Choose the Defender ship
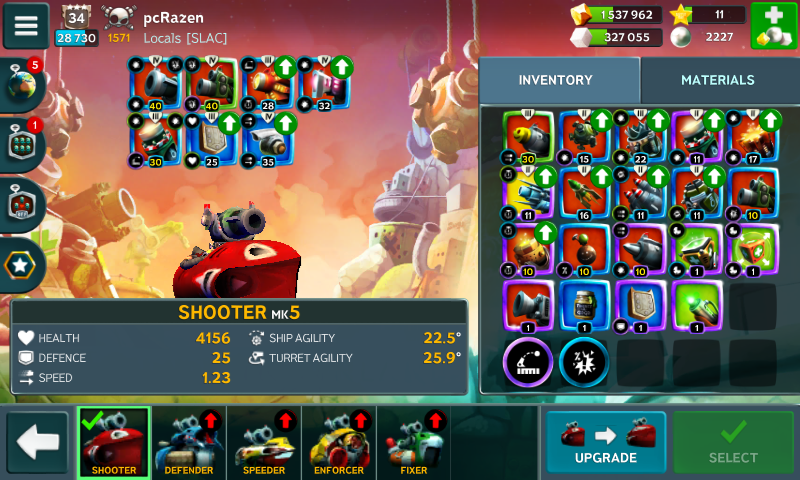This screenshot has height=480, width=800. click(190, 442)
